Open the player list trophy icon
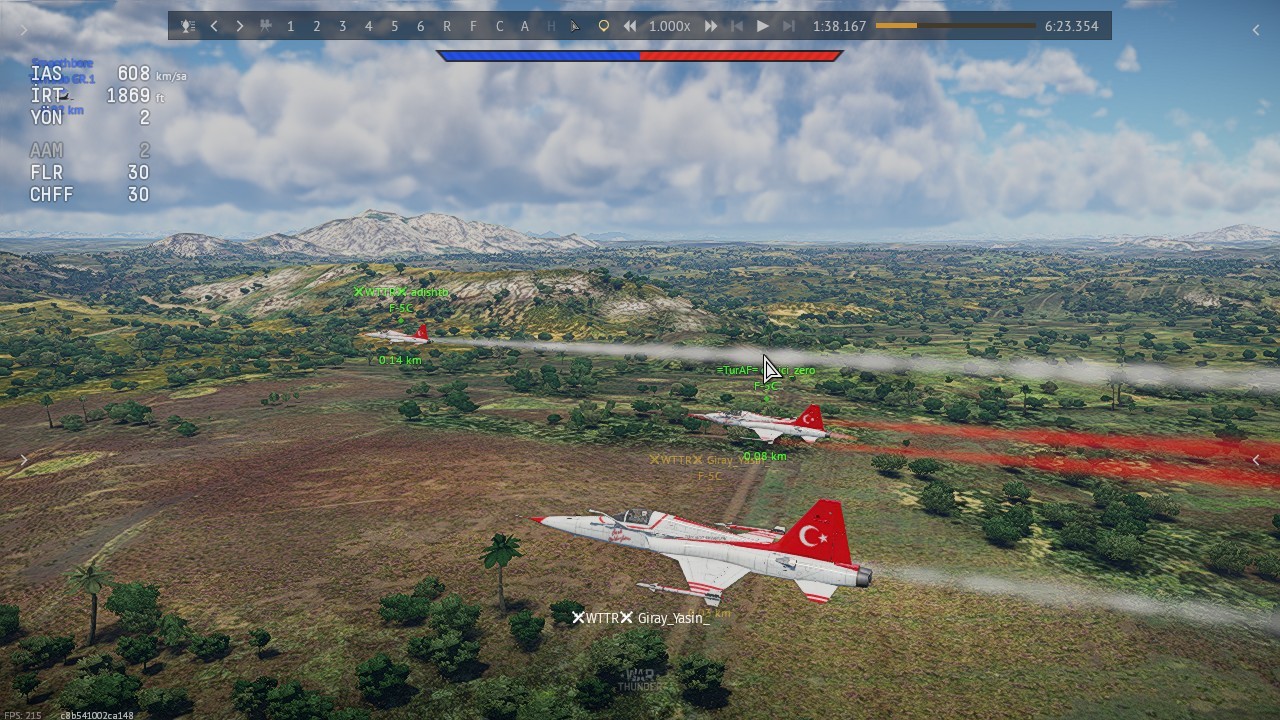Screen dimensions: 1280x720 coord(188,26)
